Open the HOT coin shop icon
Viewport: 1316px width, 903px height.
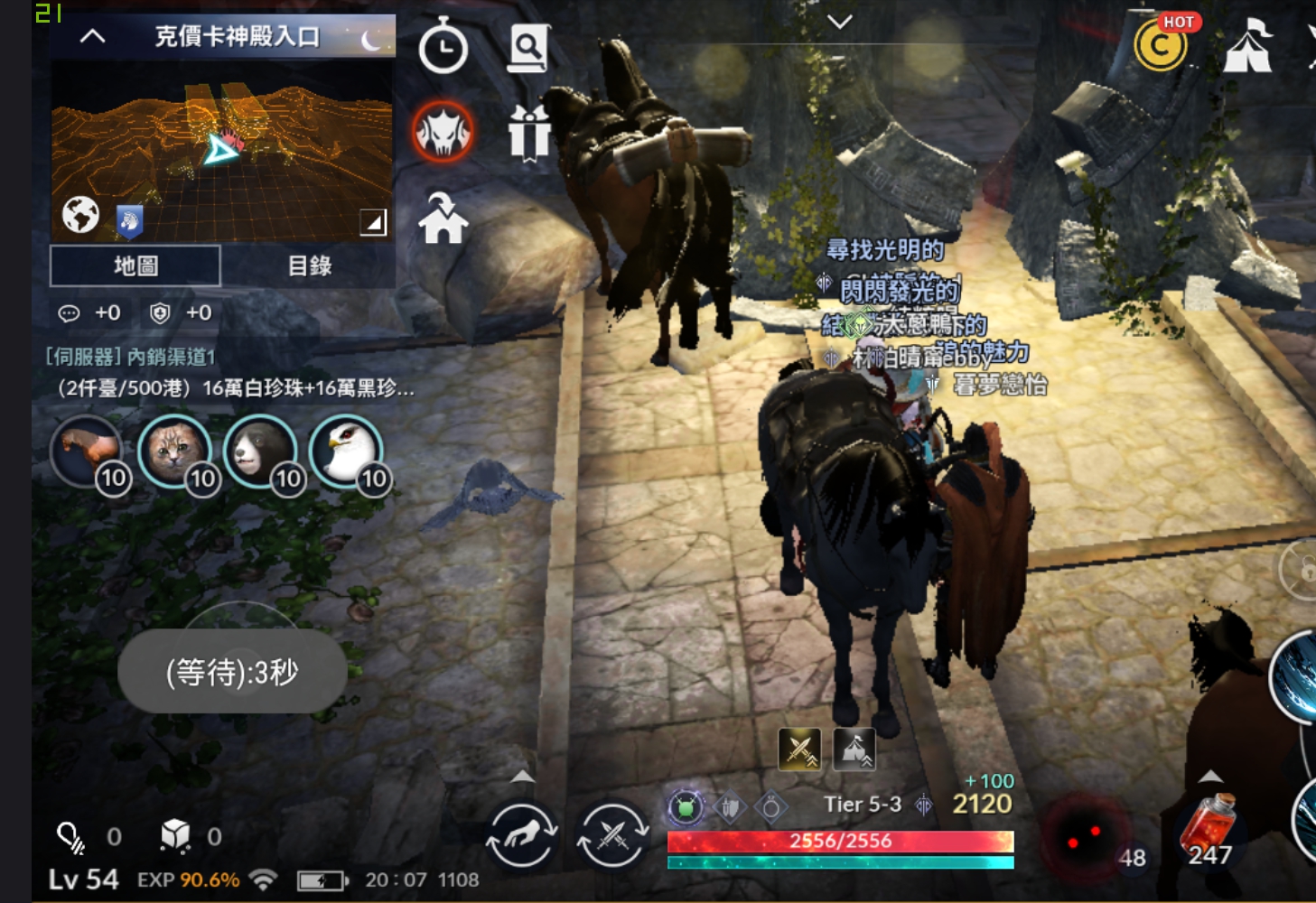pos(1162,44)
